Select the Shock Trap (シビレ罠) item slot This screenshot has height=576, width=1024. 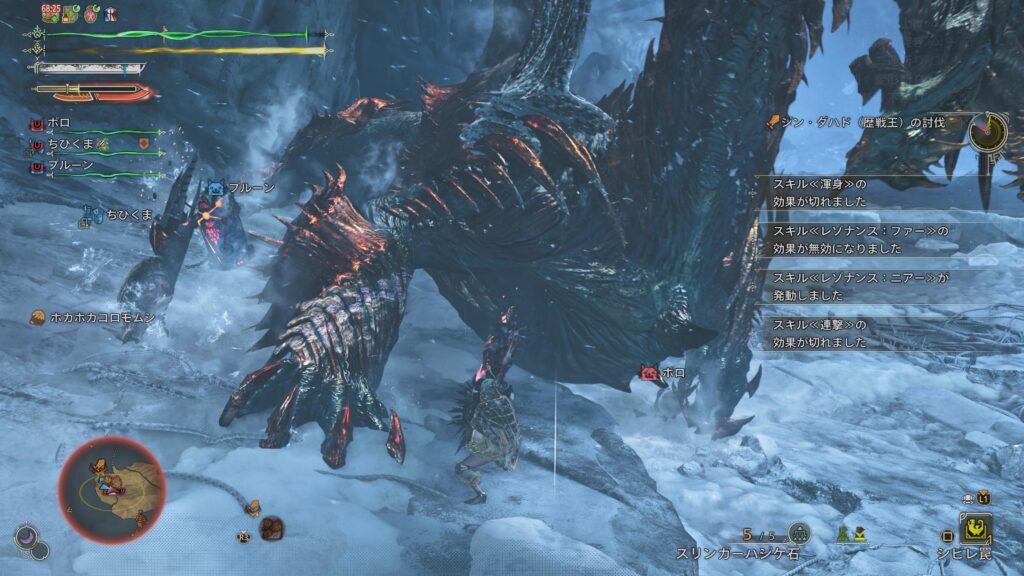click(x=975, y=529)
